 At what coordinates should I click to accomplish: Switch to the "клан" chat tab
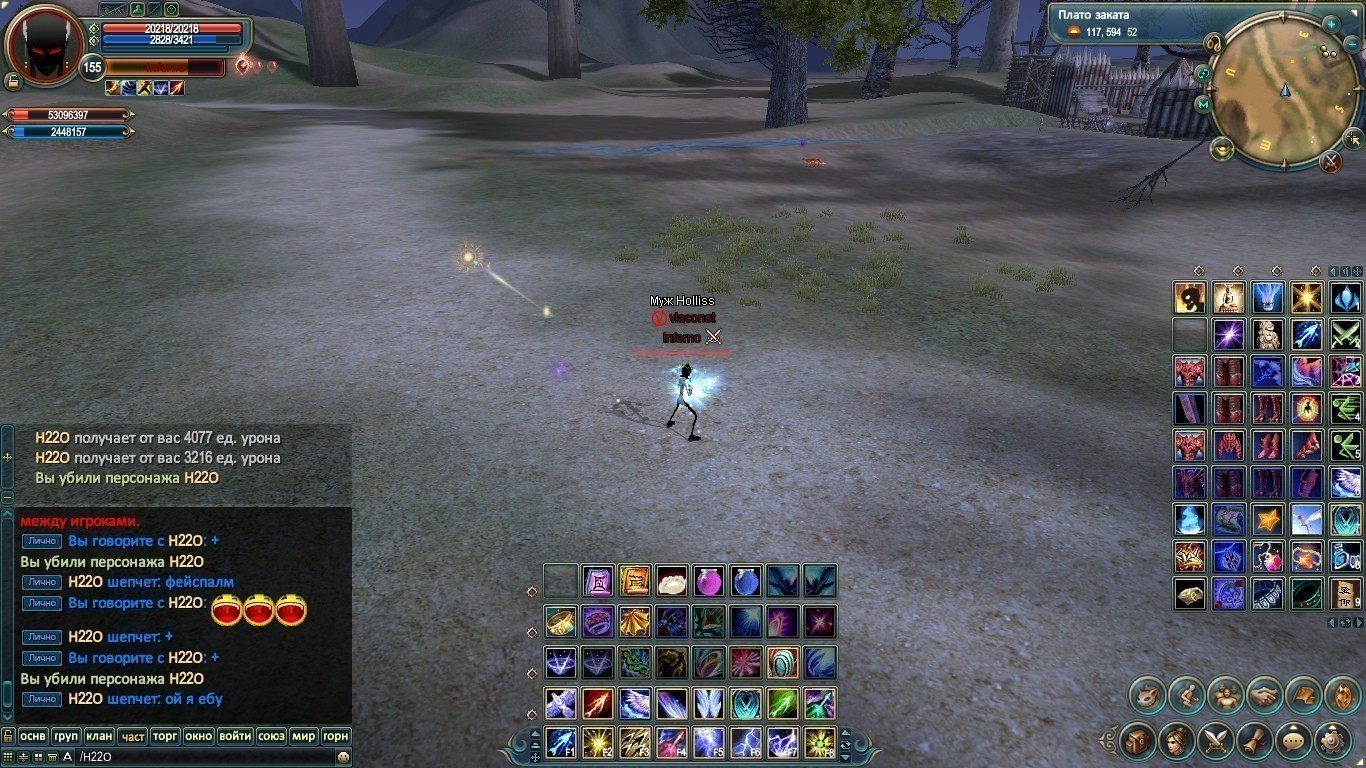tap(98, 736)
